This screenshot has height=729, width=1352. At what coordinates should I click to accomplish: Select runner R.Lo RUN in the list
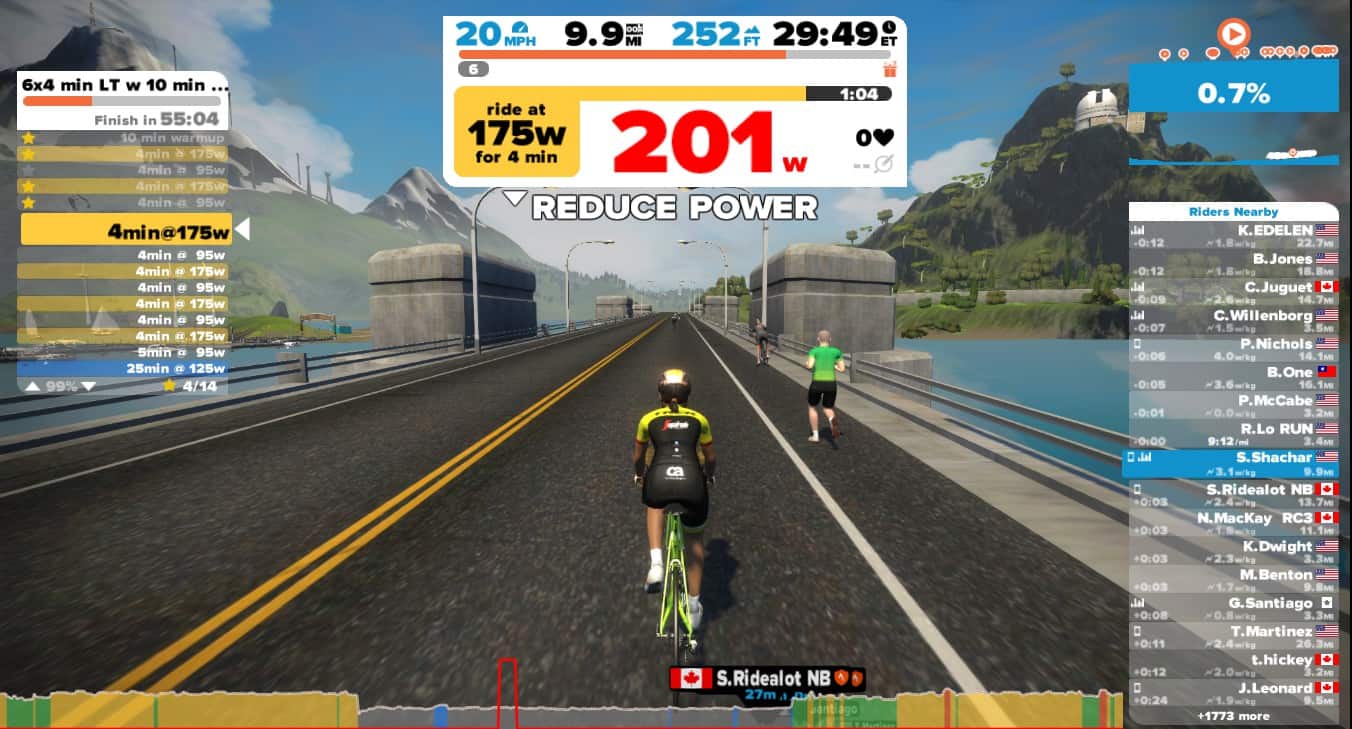pyautogui.click(x=1233, y=434)
